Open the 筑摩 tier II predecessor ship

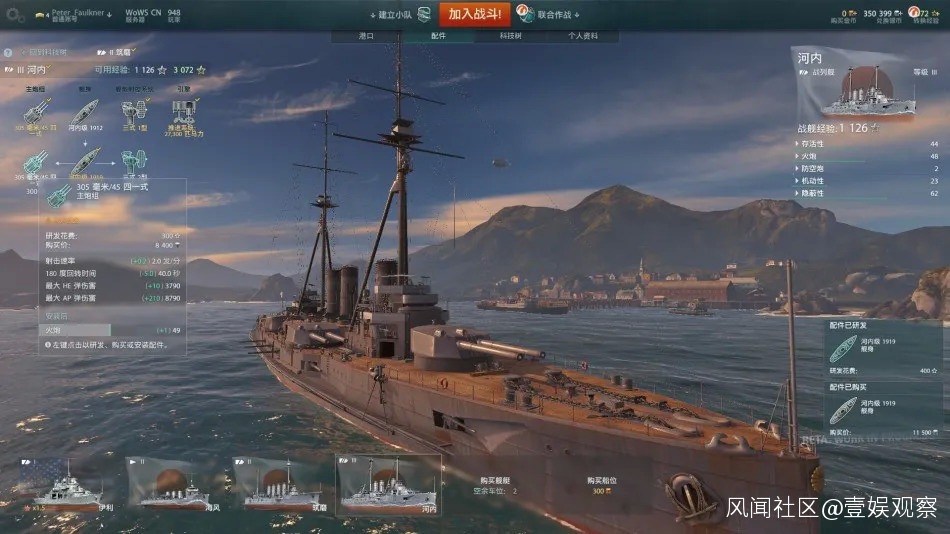coord(119,52)
